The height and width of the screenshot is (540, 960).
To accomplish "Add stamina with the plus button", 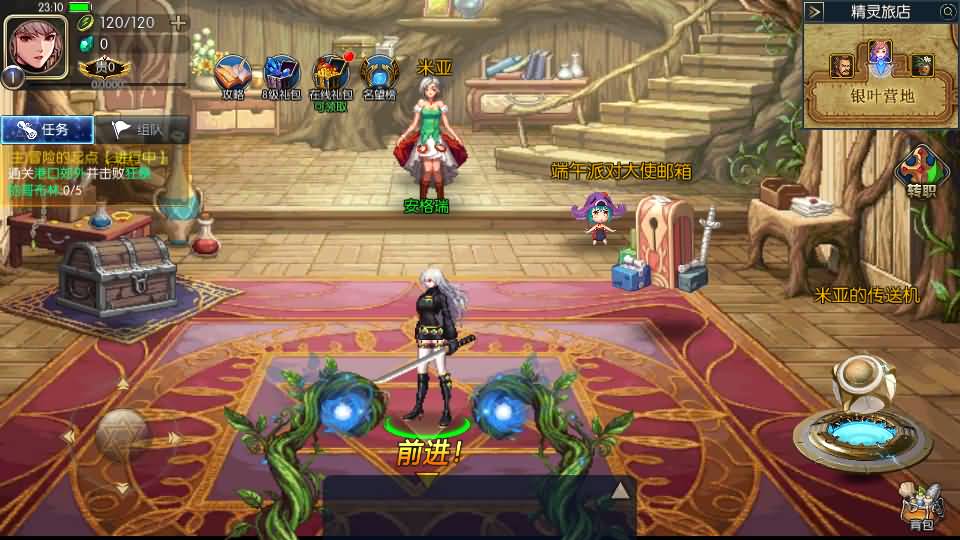I will [178, 22].
